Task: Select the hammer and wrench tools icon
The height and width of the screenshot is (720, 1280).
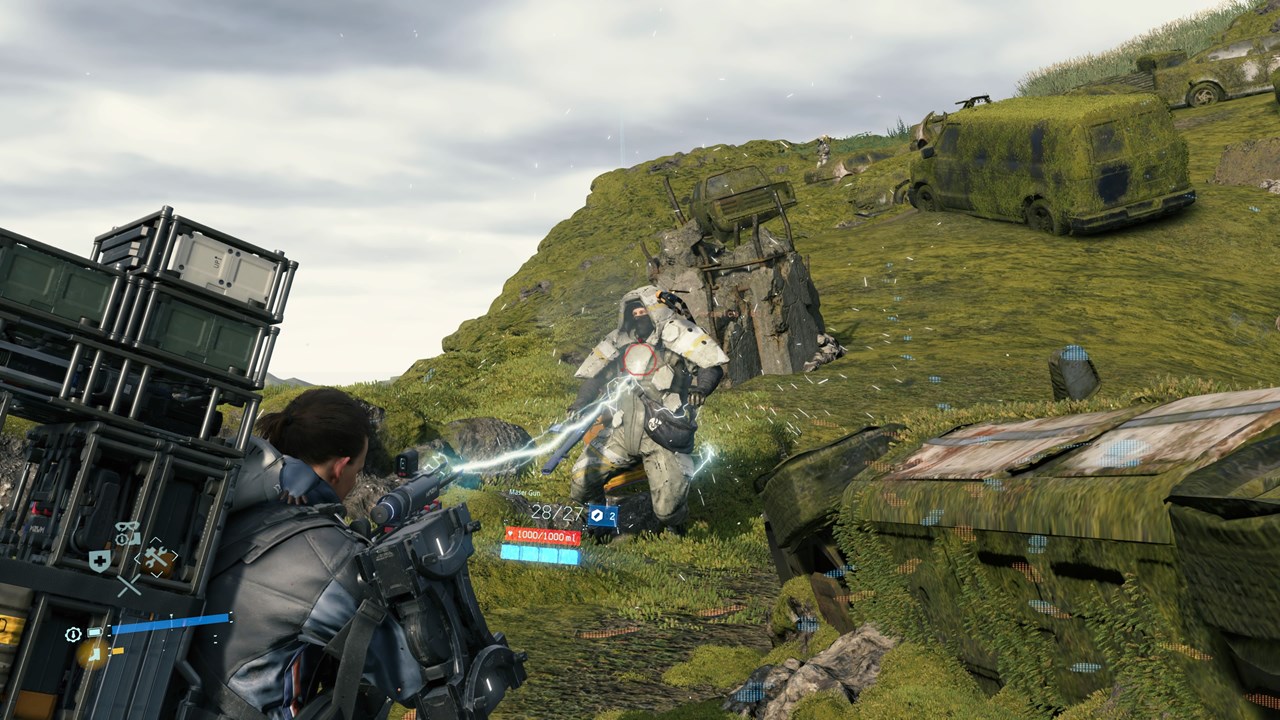Action: (x=155, y=558)
